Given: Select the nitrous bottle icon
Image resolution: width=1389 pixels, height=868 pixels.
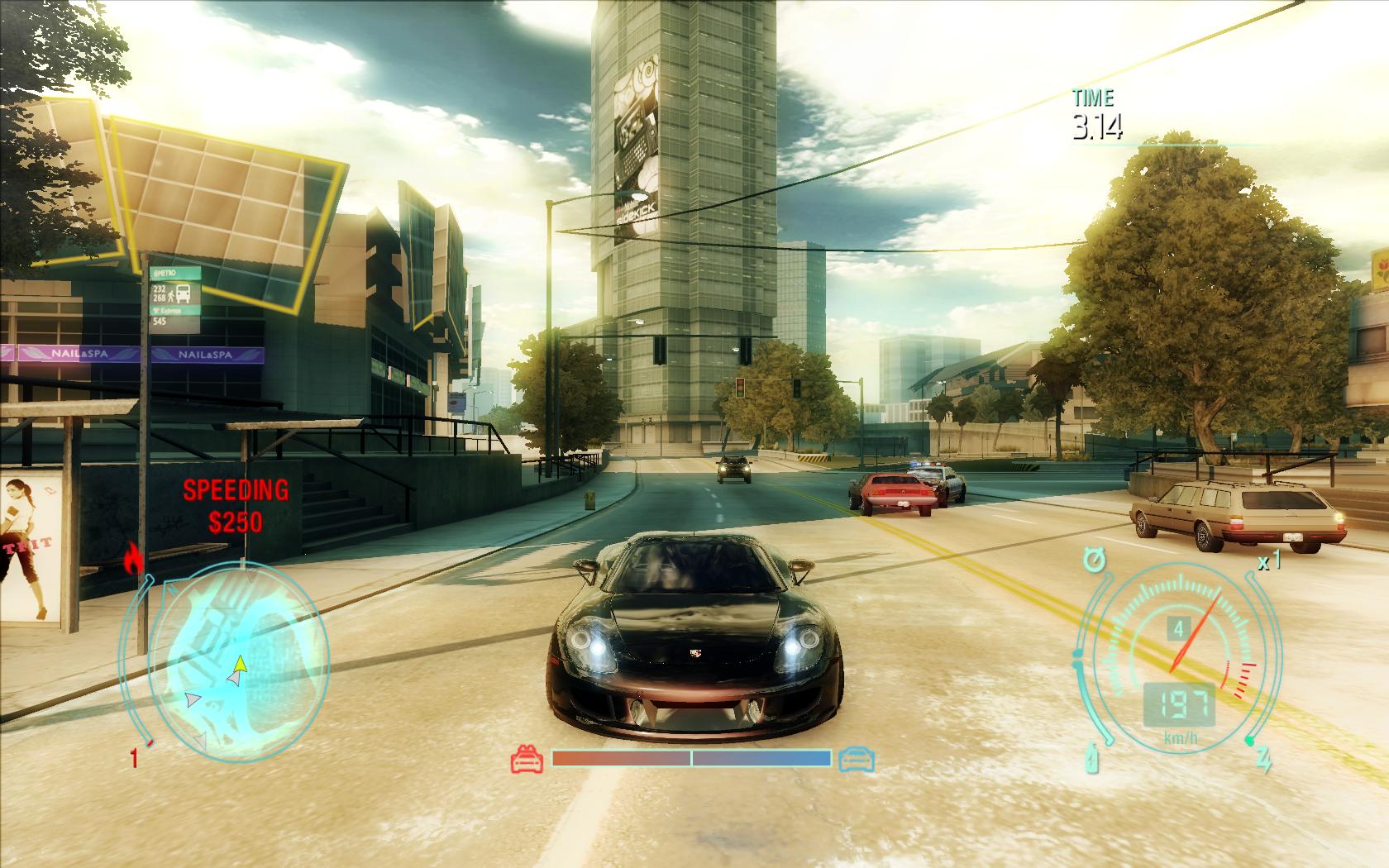Looking at the screenshot, I should 1093,759.
